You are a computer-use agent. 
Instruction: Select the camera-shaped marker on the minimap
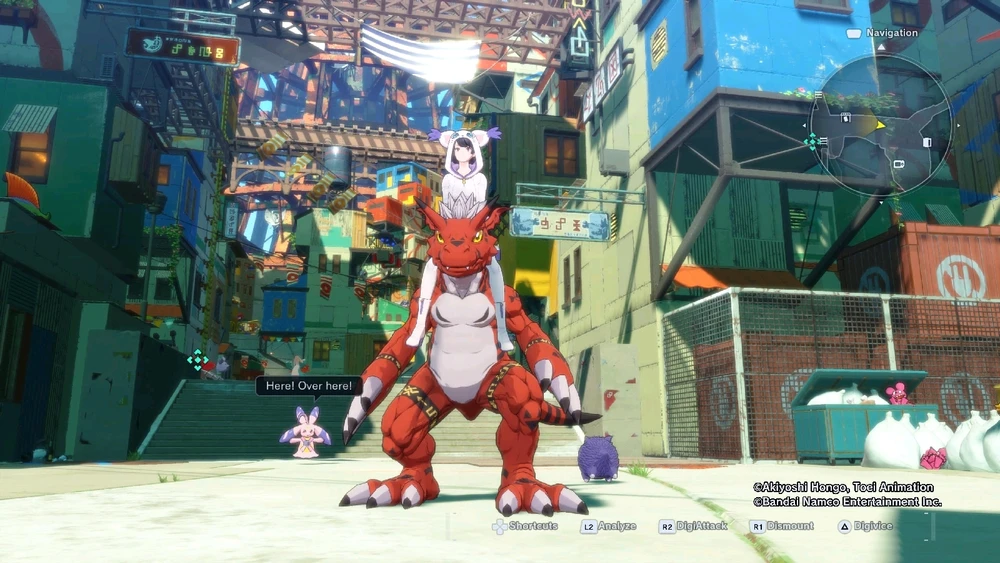pos(898,163)
